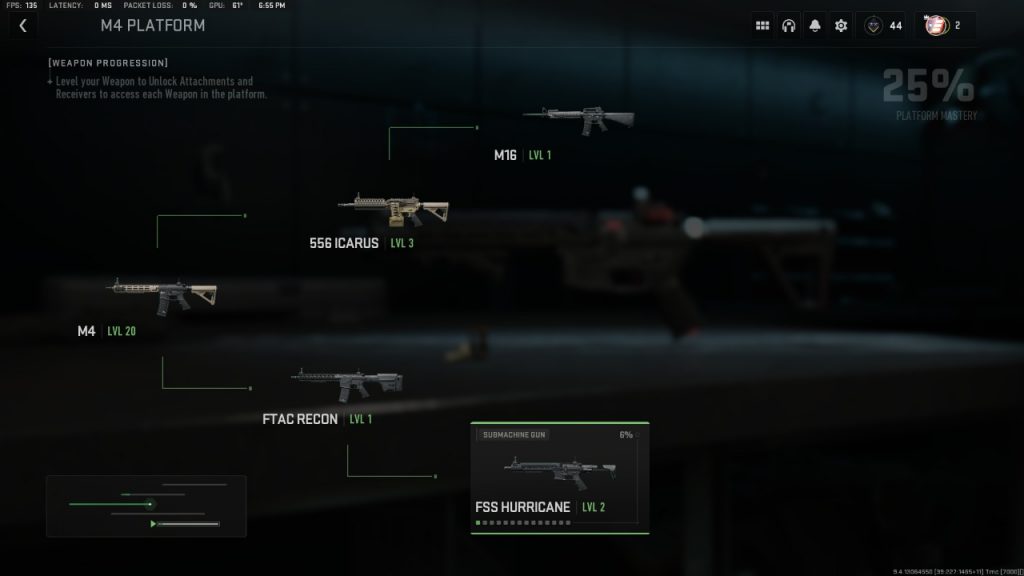Open the level 44 player rank badge
The width and height of the screenshot is (1024, 576).
click(883, 25)
